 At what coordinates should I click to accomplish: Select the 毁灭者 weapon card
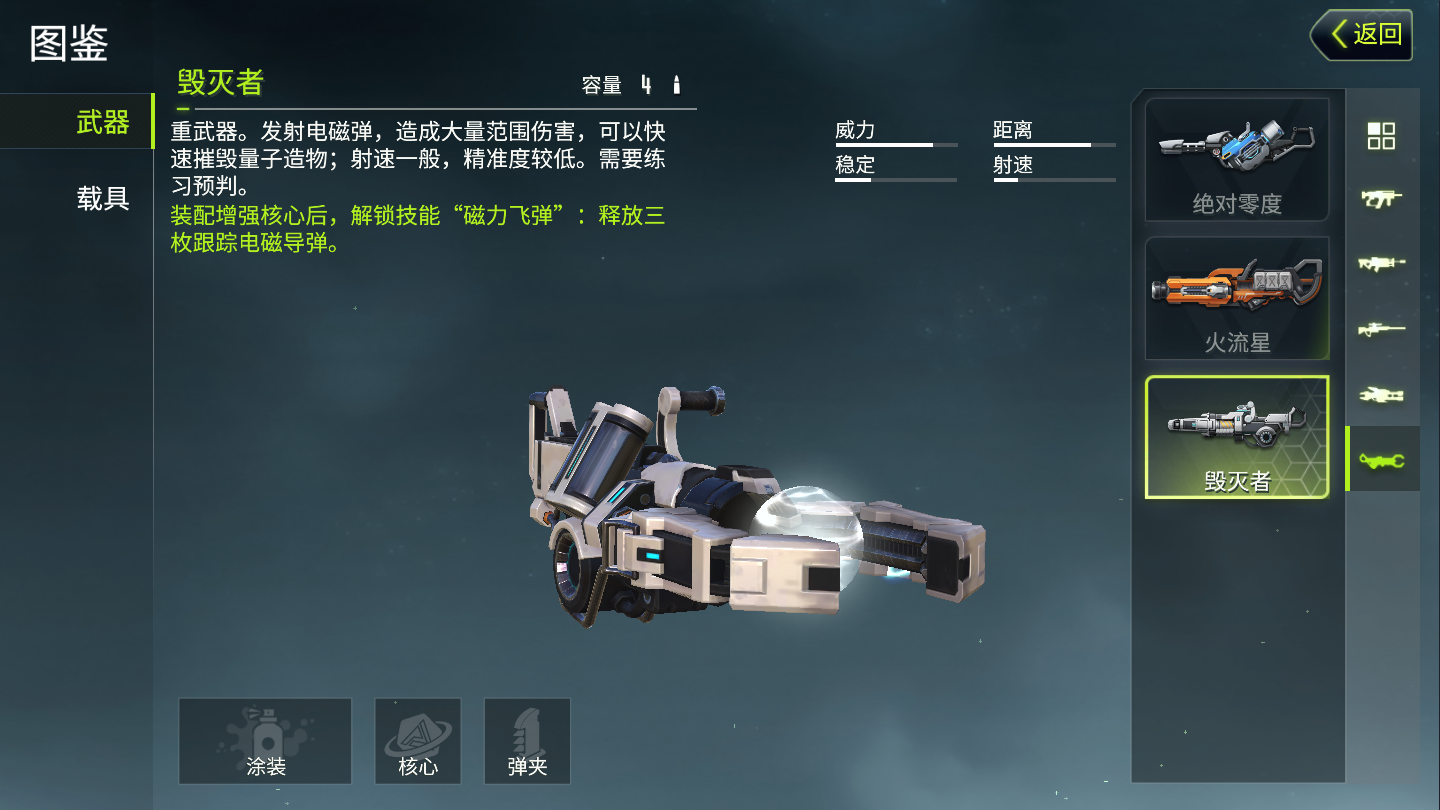(x=1237, y=437)
